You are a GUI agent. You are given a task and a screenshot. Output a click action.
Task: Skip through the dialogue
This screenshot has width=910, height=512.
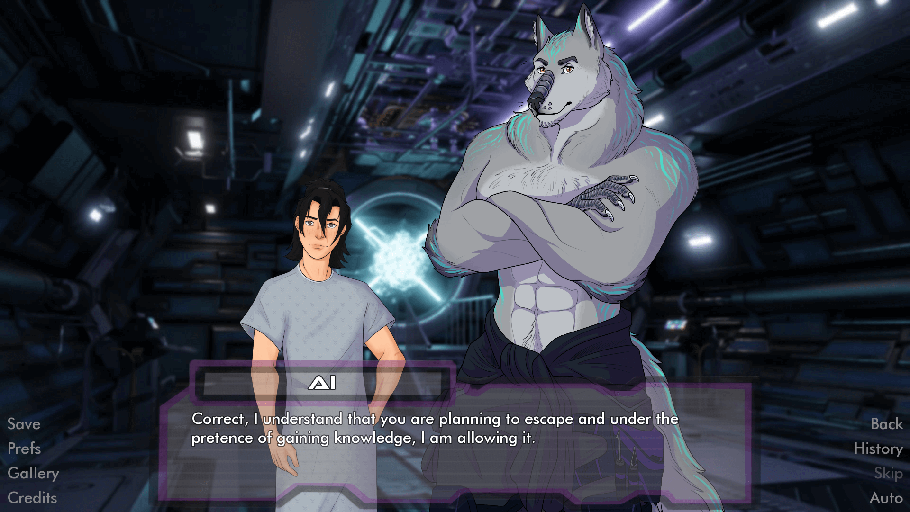click(x=888, y=473)
